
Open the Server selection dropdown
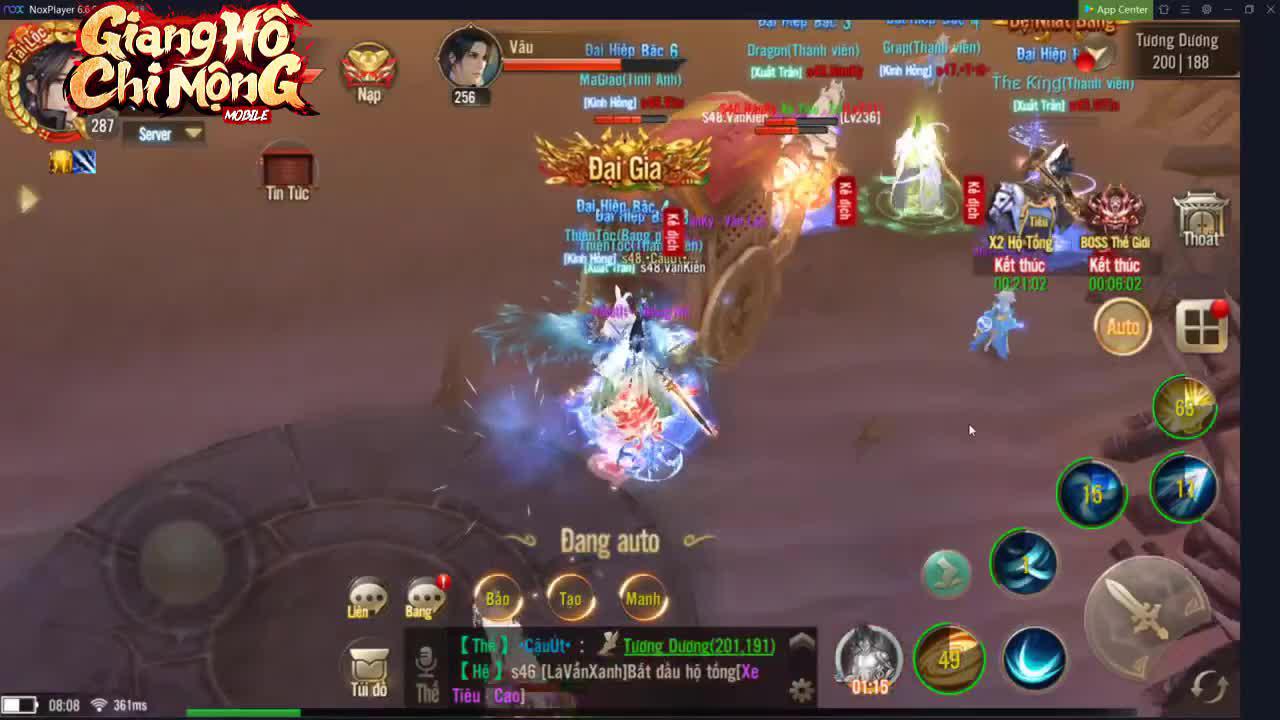pyautogui.click(x=163, y=132)
